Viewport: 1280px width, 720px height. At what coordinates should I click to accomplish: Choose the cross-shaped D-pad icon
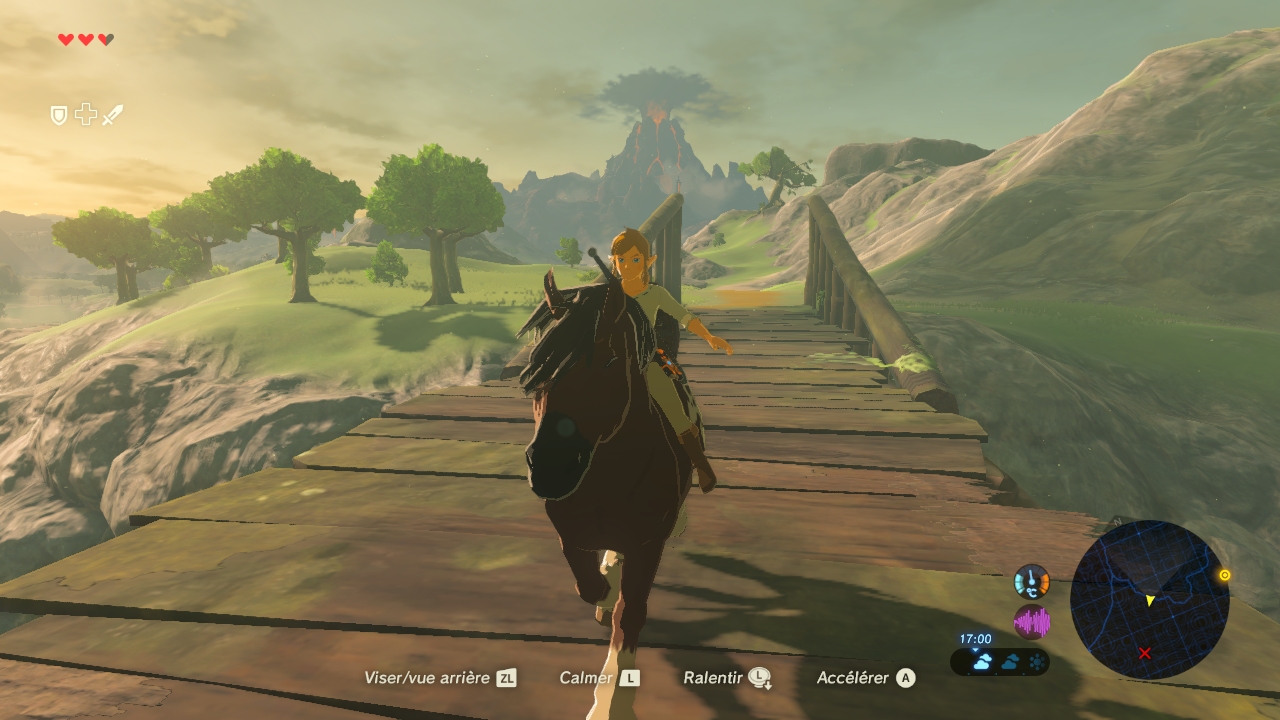[x=86, y=115]
